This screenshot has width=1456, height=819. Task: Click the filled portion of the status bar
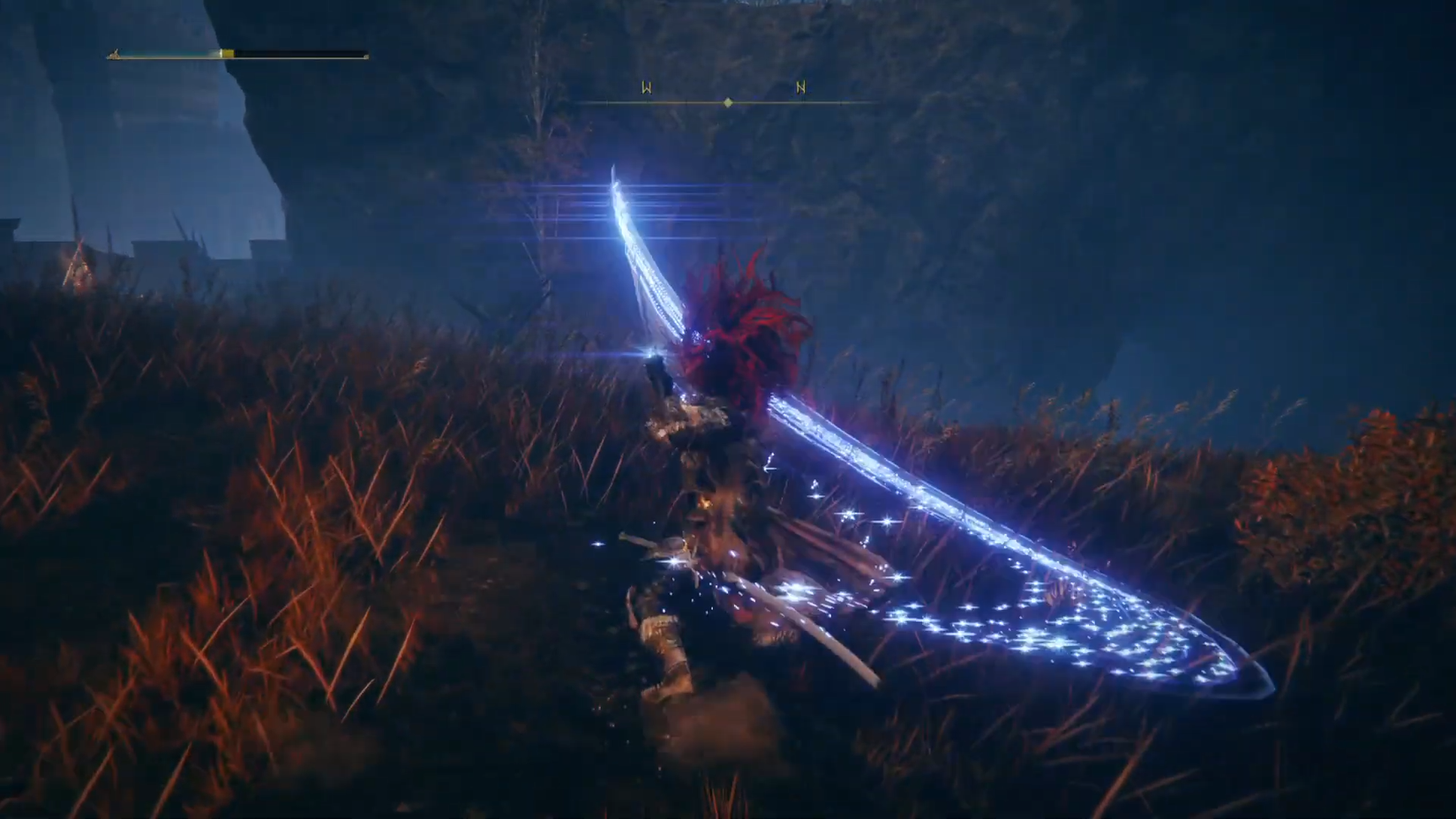(x=166, y=55)
